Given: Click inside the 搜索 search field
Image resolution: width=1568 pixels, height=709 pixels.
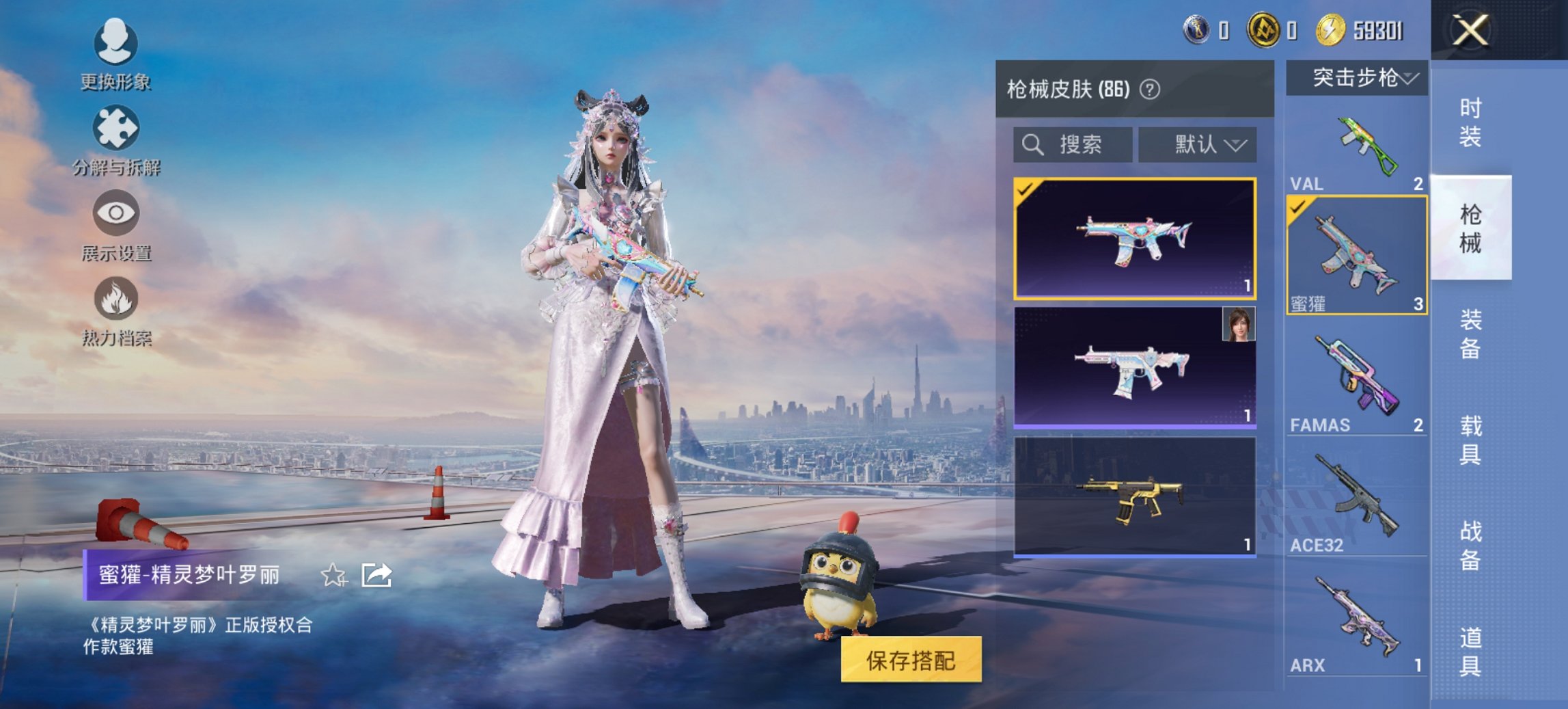Looking at the screenshot, I should pos(1073,144).
